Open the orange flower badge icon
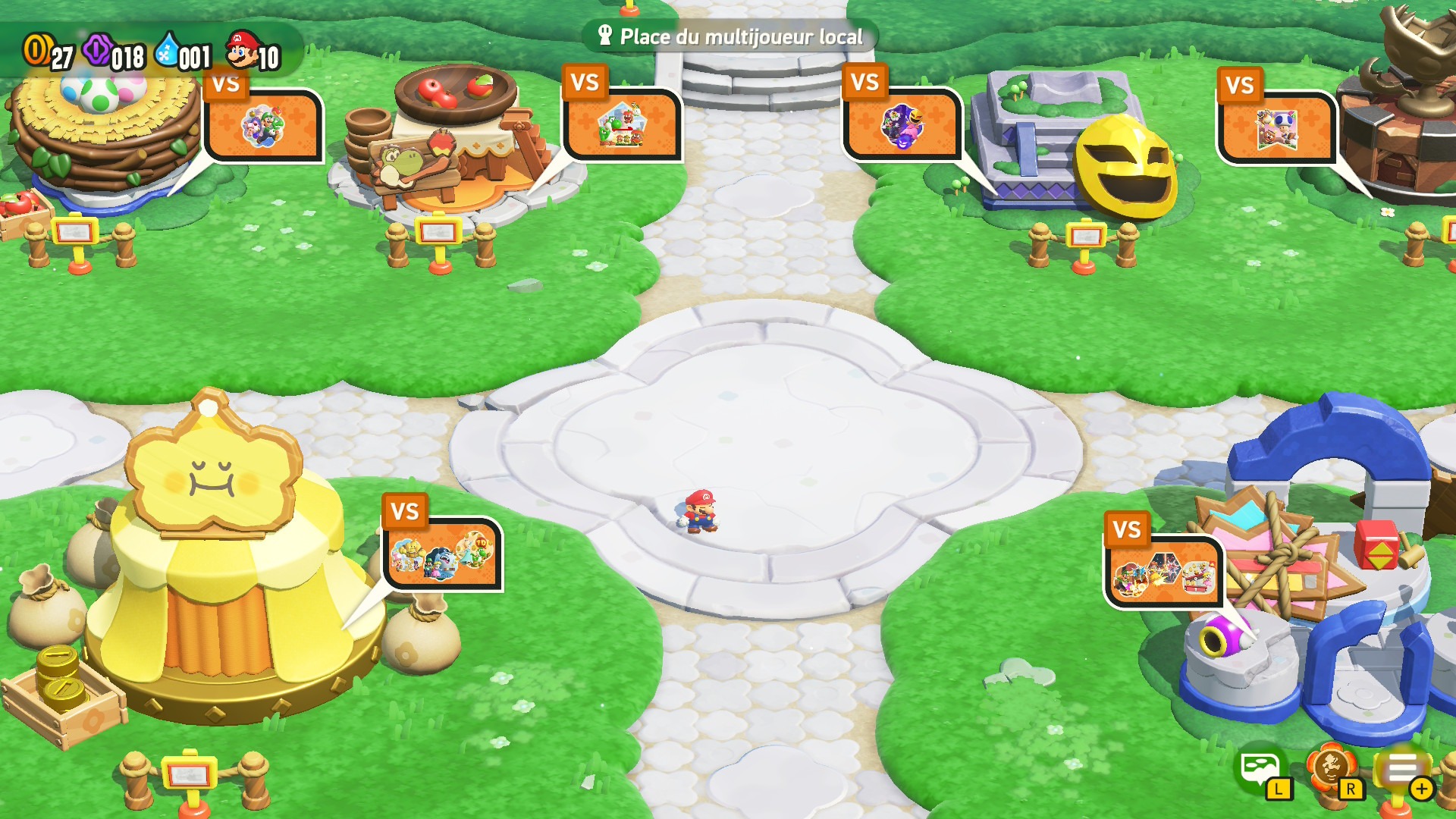Image resolution: width=1456 pixels, height=819 pixels. (x=1331, y=769)
